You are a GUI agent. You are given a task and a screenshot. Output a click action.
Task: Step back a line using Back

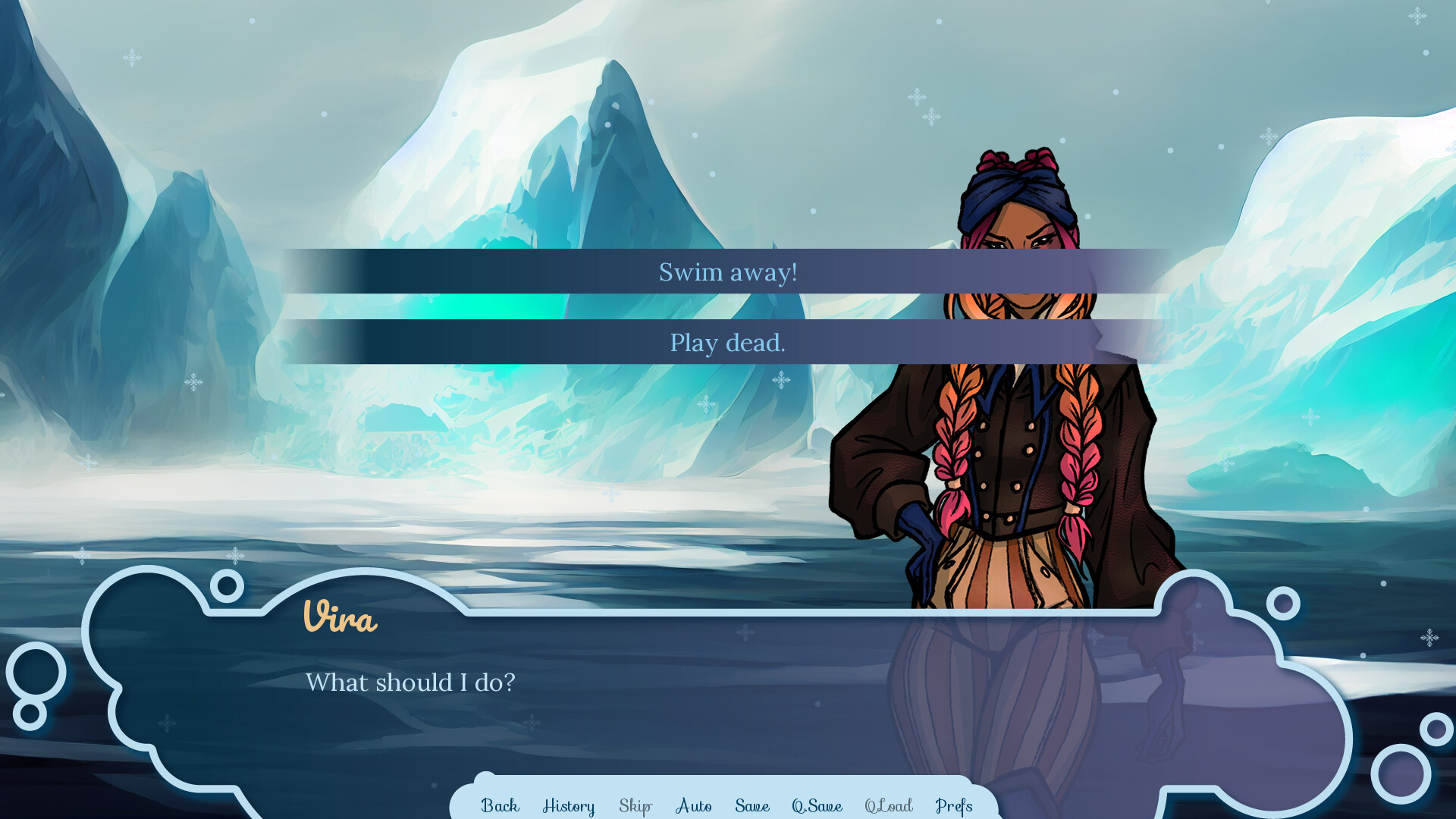pyautogui.click(x=499, y=806)
